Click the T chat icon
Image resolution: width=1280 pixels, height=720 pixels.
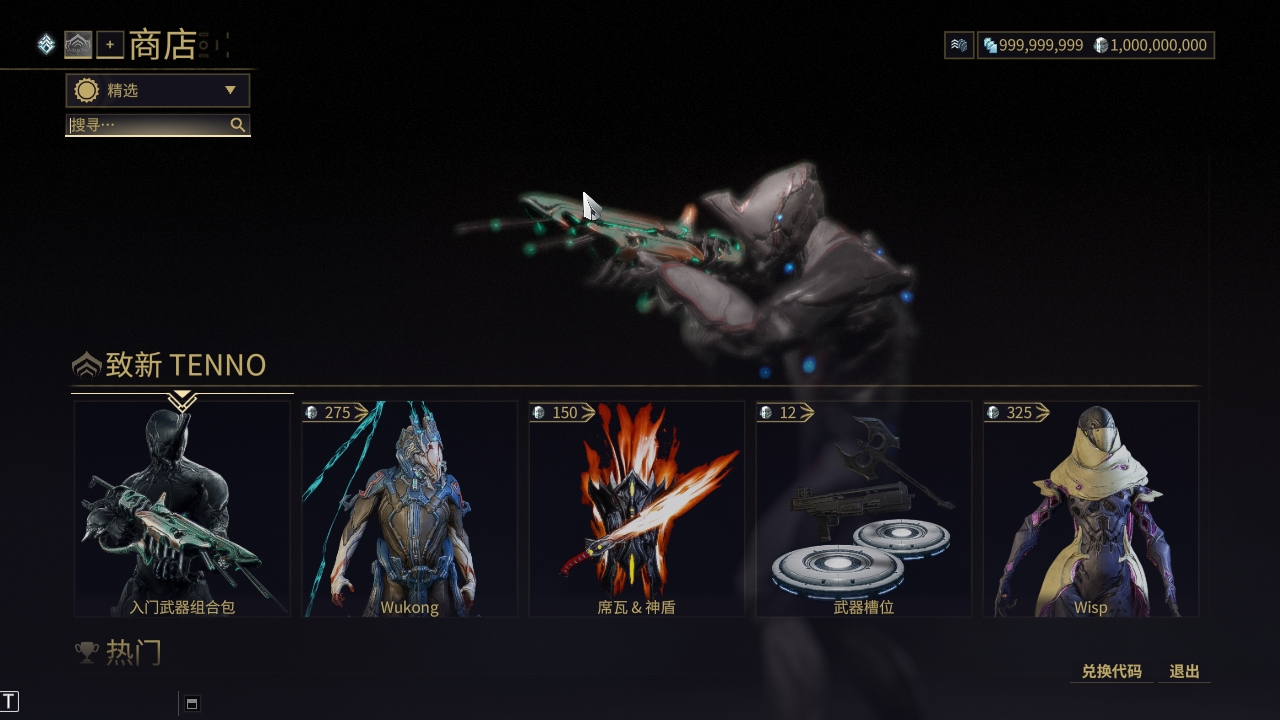10,702
